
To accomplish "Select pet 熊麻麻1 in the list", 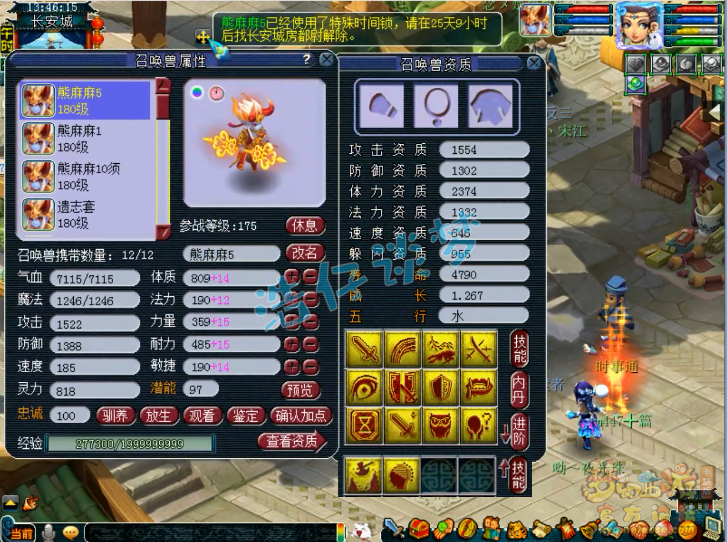I will click(85, 138).
